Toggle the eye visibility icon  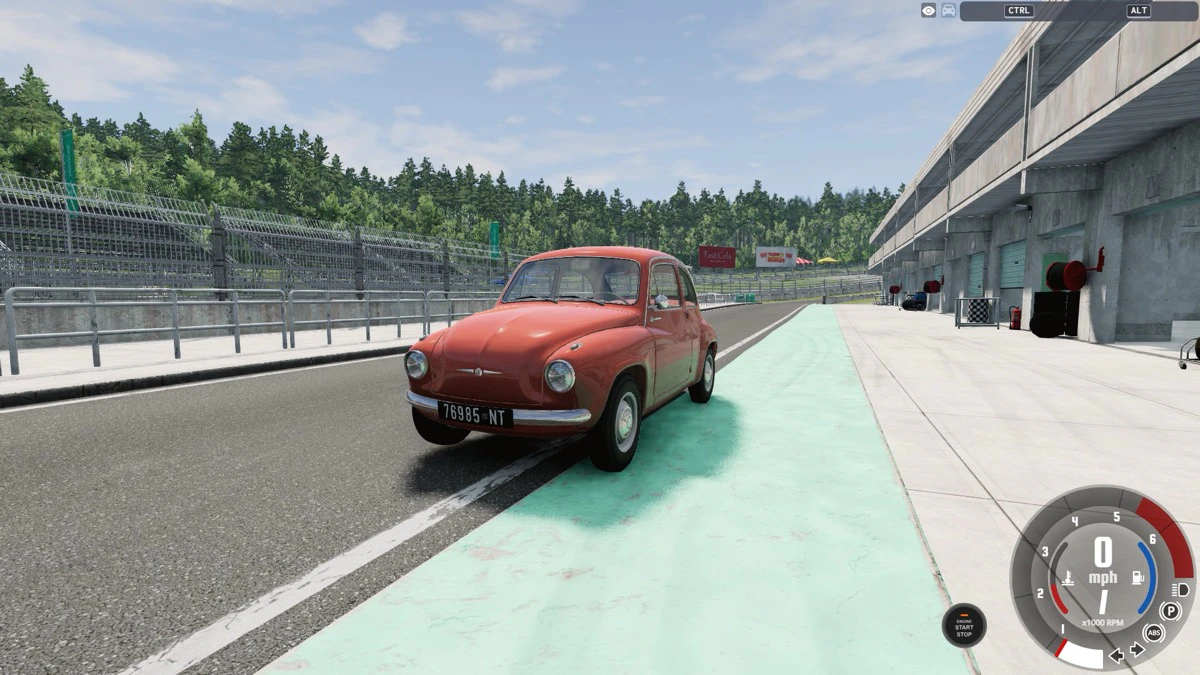[929, 10]
